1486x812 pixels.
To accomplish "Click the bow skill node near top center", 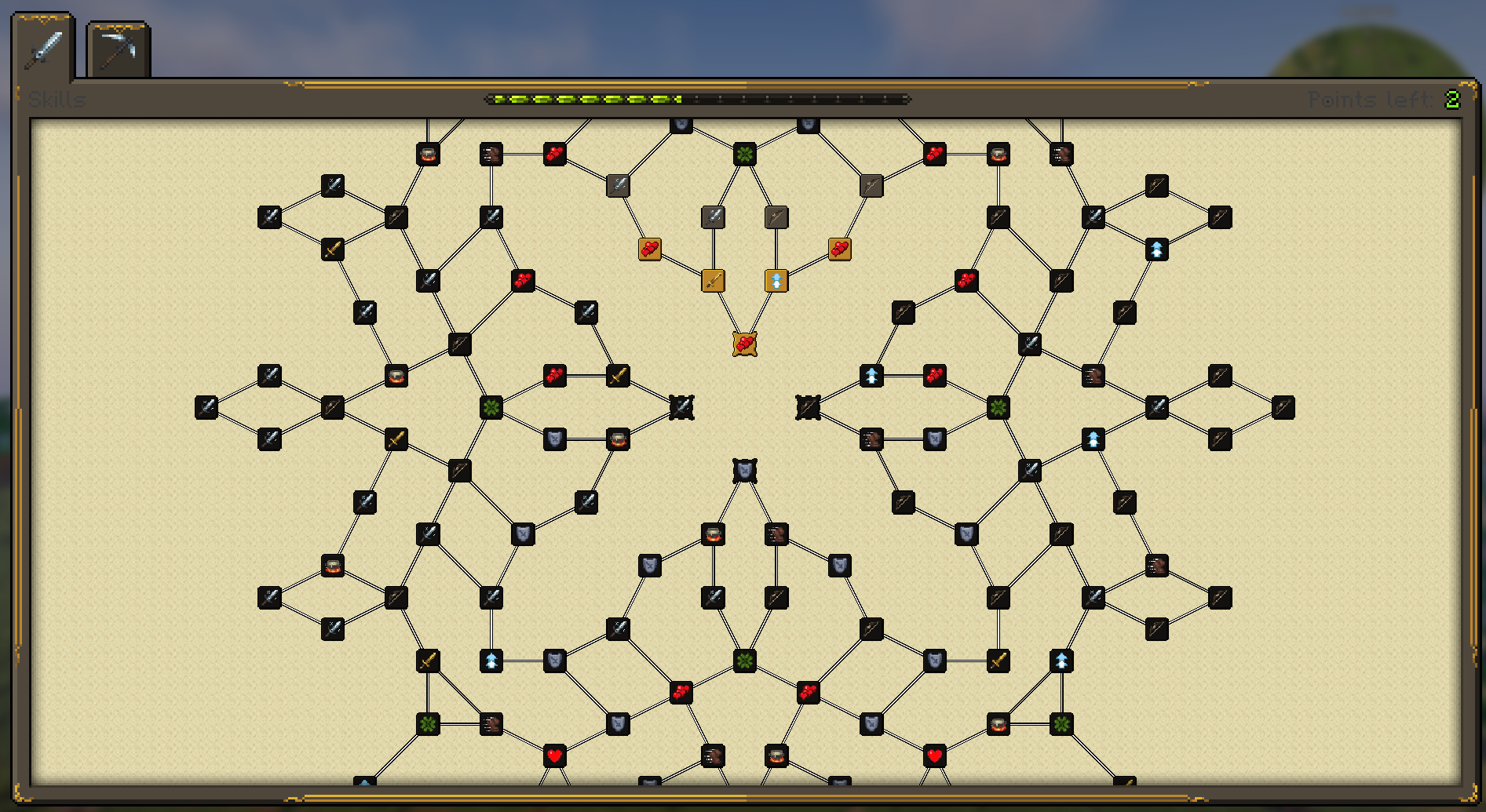I will [x=776, y=217].
